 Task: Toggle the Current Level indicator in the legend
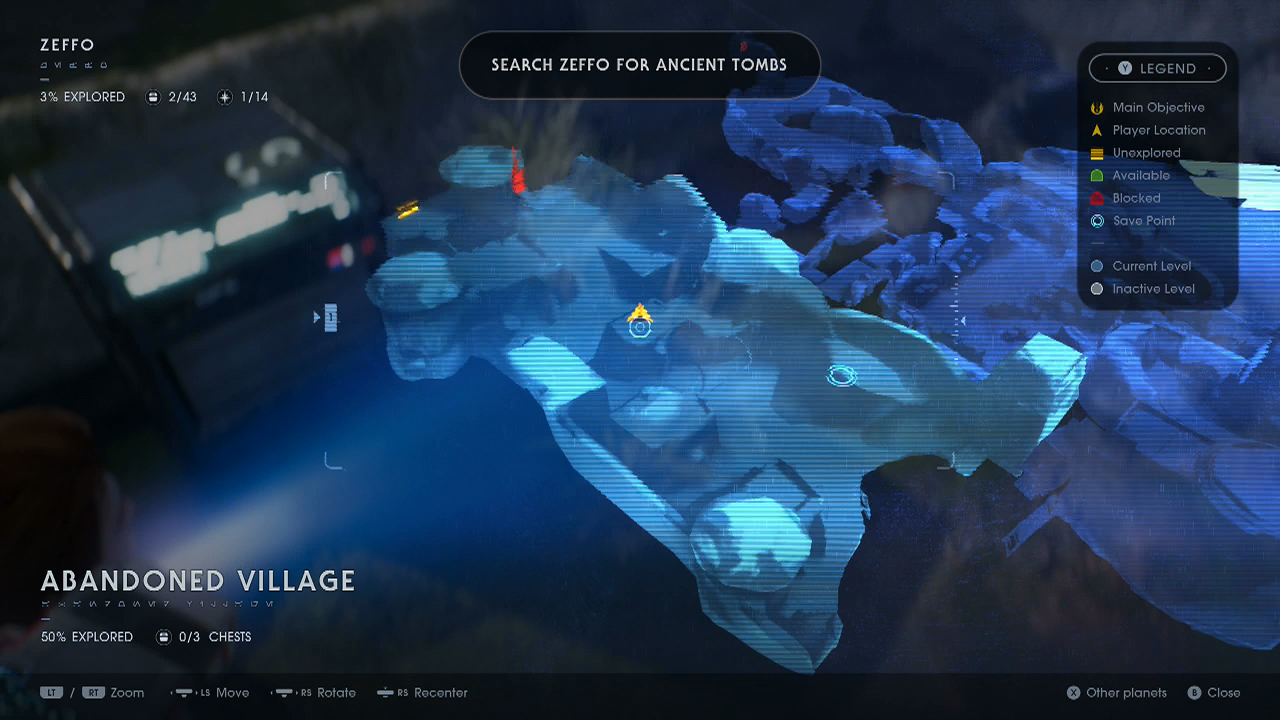point(1097,266)
